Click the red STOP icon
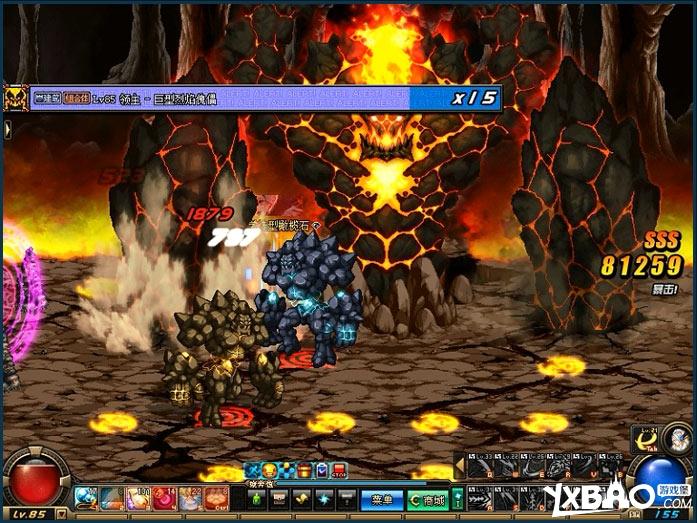Image resolution: width=697 pixels, height=523 pixels. click(x=339, y=469)
